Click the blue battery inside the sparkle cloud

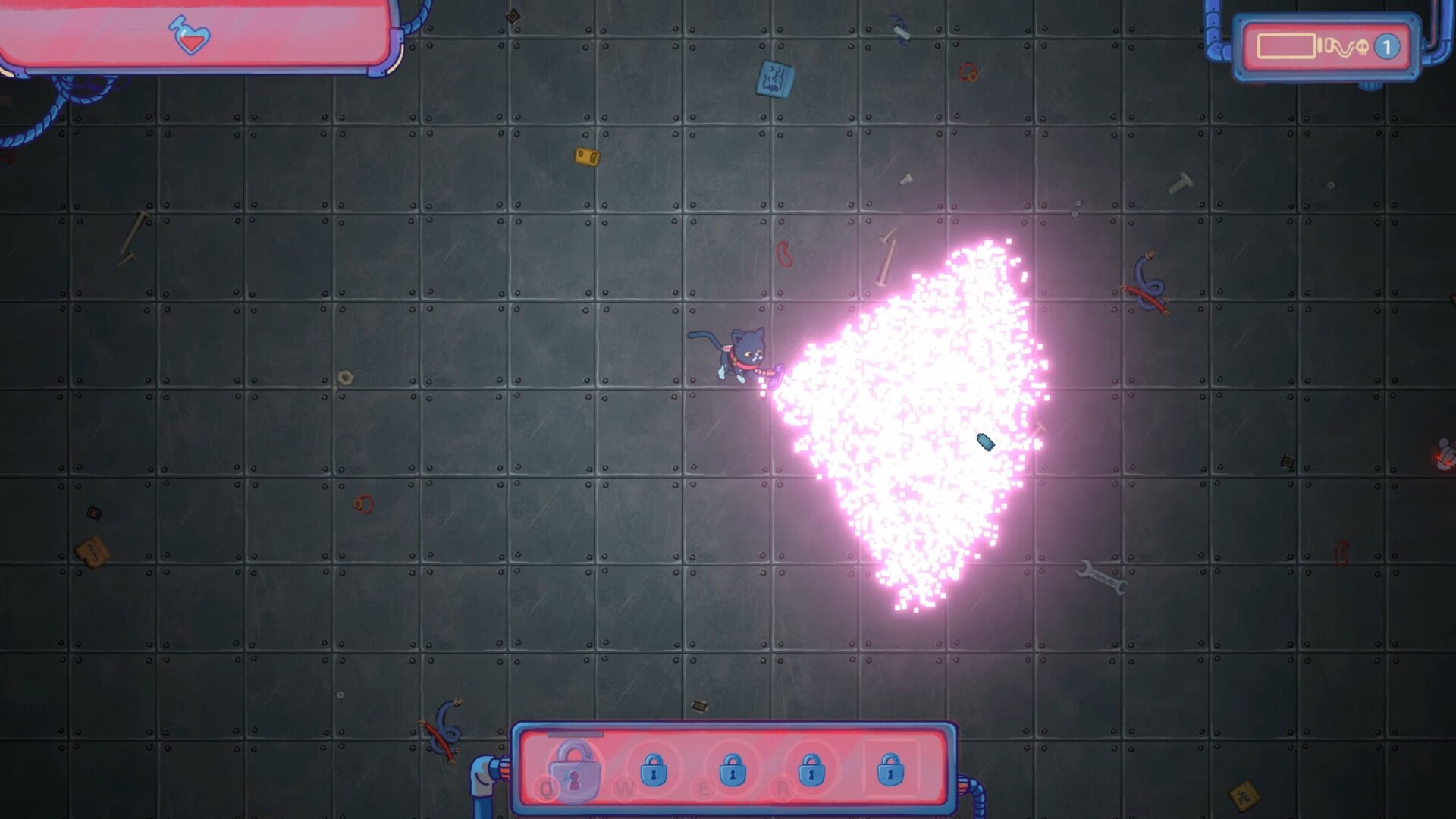tap(984, 444)
